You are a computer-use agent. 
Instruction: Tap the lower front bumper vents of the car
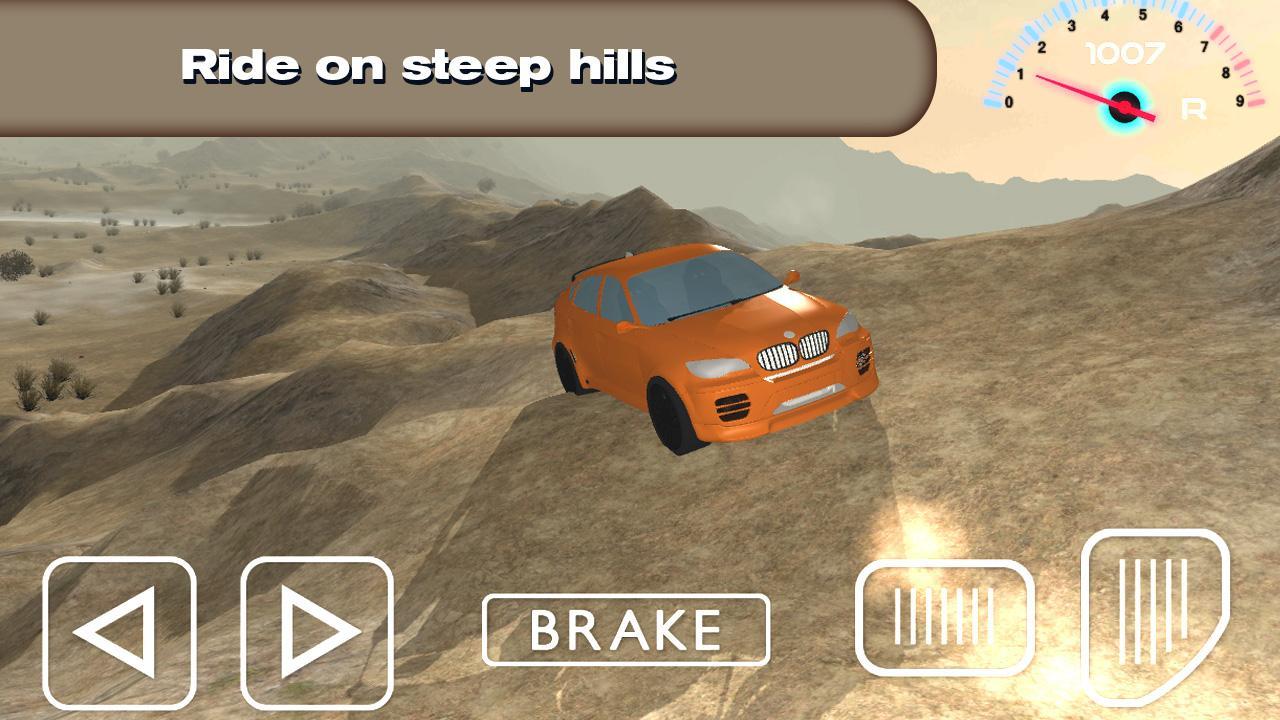733,408
